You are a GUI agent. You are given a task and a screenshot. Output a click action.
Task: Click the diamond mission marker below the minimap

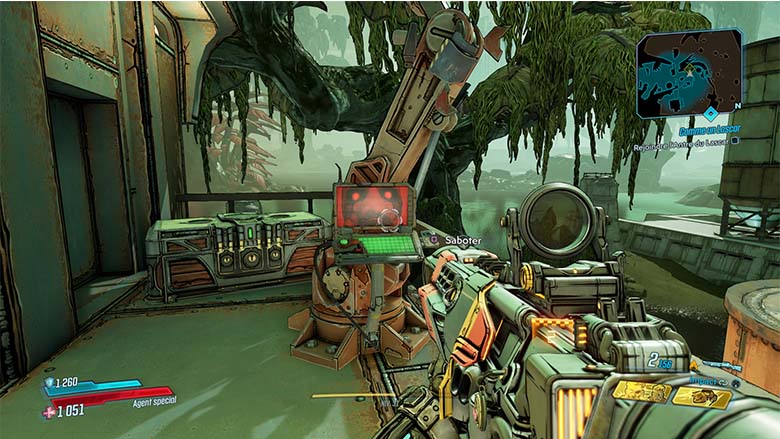710,114
